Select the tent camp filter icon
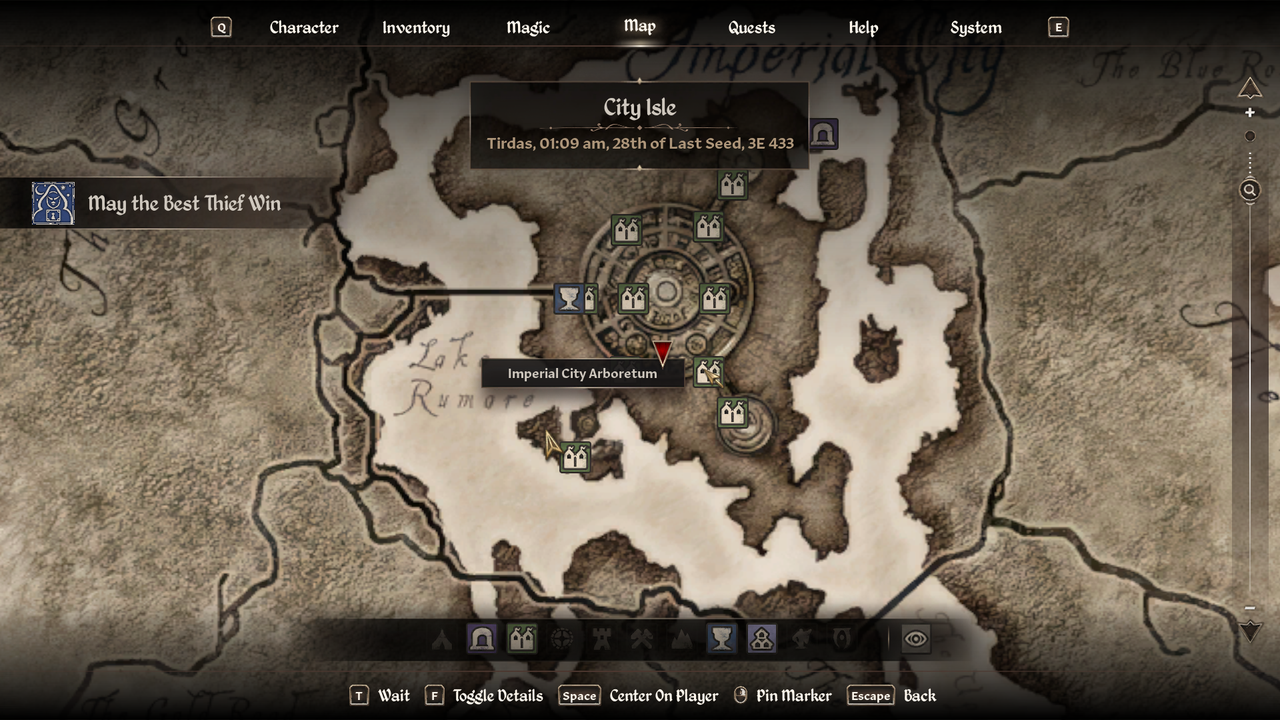The image size is (1280, 720). tap(442, 640)
